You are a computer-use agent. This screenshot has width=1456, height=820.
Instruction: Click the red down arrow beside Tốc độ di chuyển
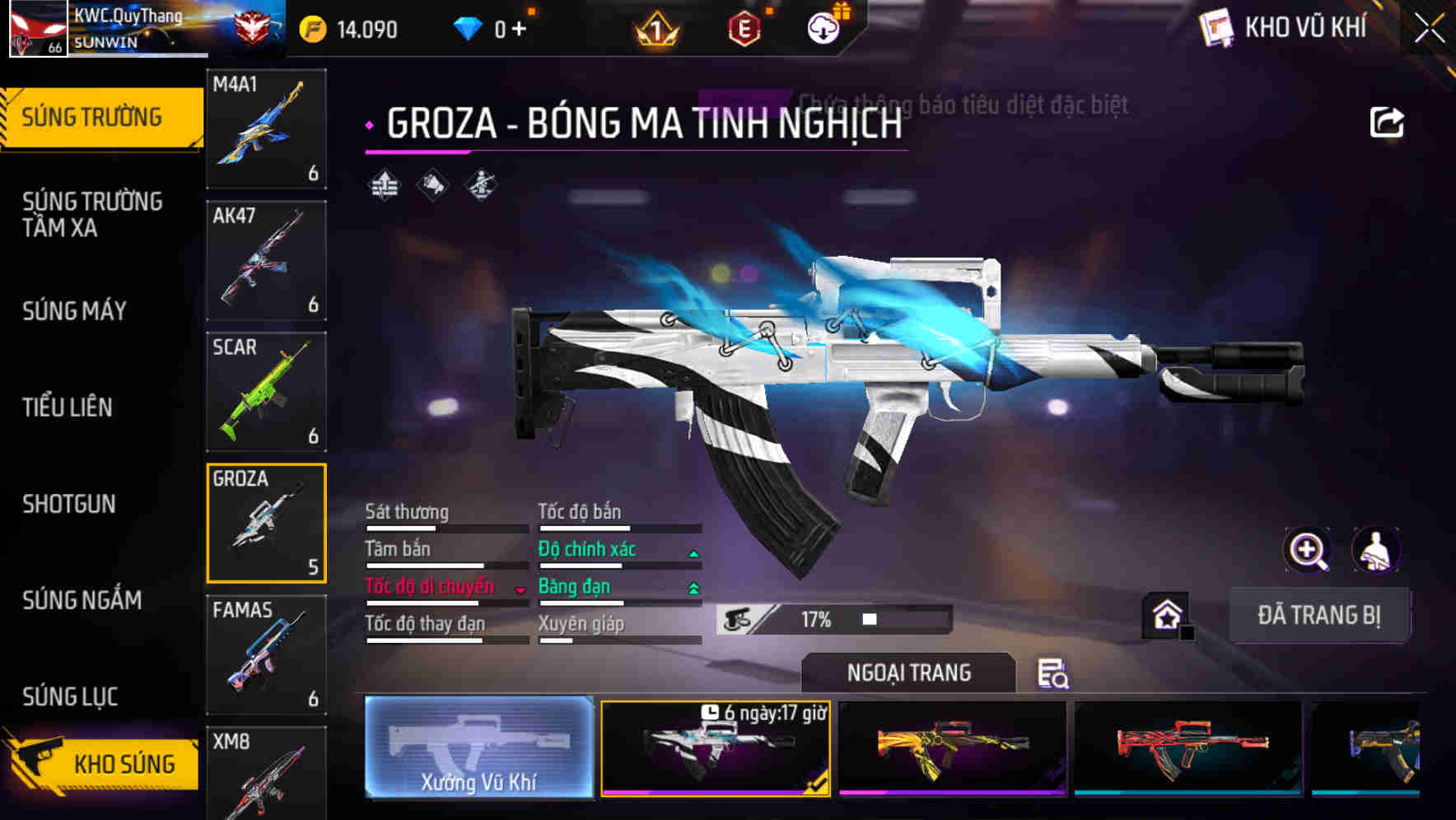tap(521, 590)
